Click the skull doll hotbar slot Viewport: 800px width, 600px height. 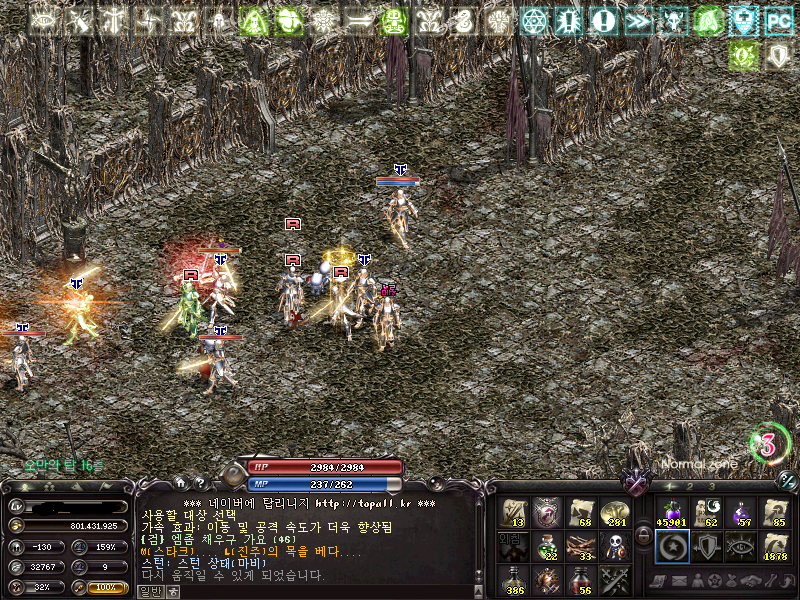pyautogui.click(x=615, y=546)
